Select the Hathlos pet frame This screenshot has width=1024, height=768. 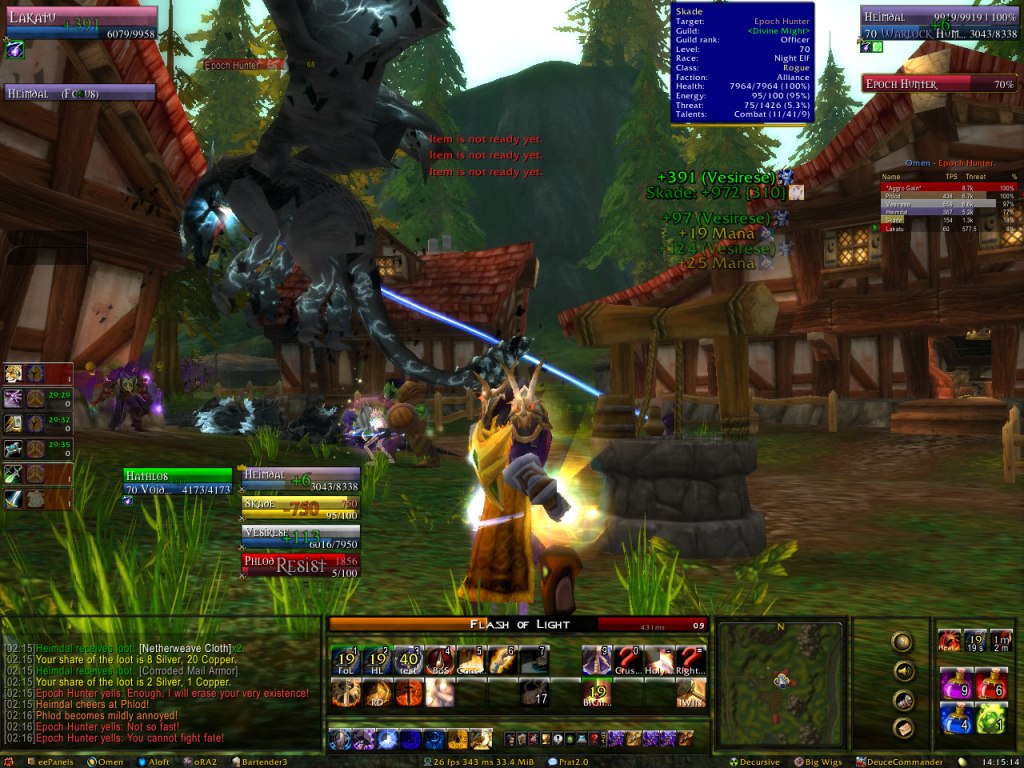click(x=177, y=482)
